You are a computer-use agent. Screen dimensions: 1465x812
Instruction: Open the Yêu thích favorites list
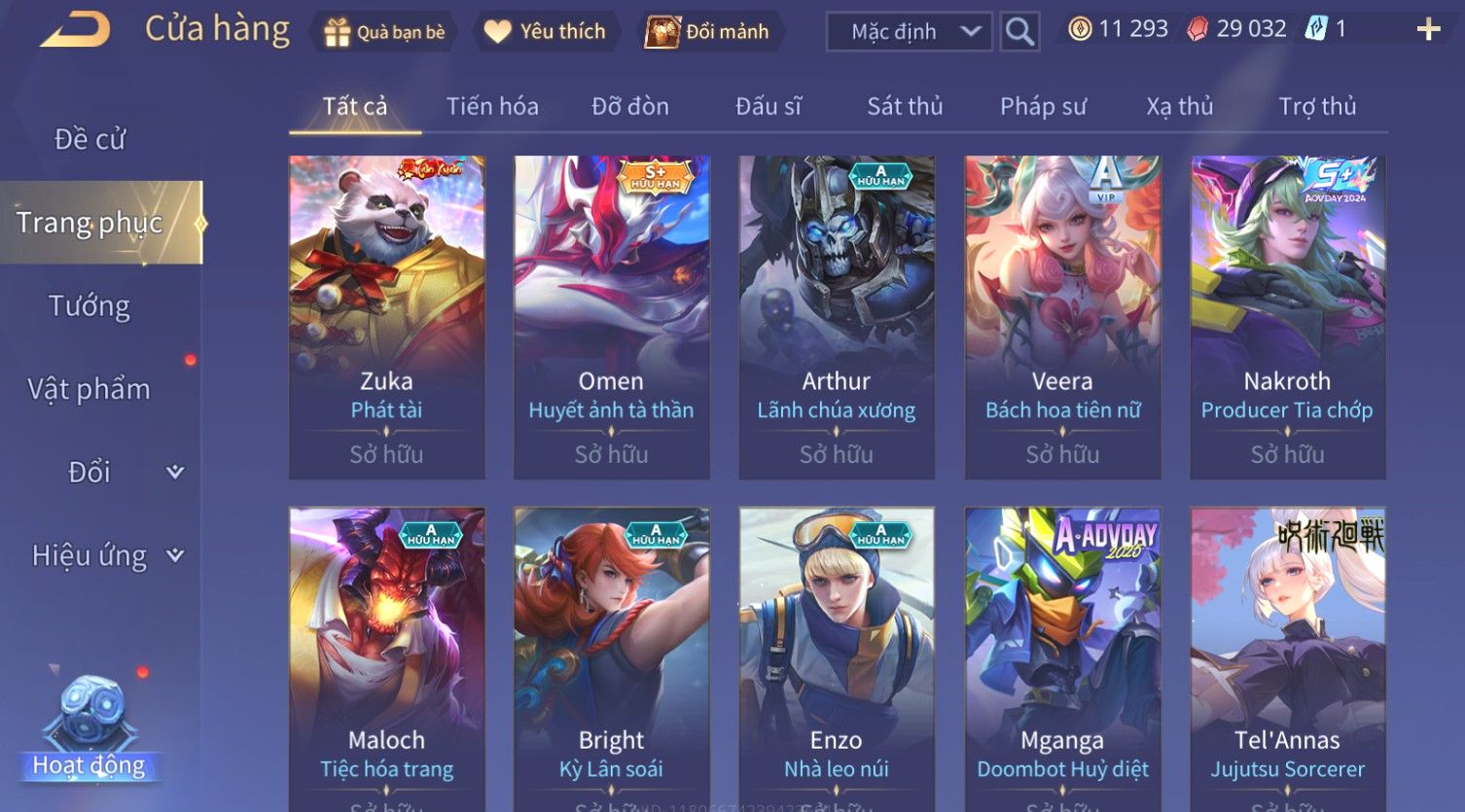[x=545, y=32]
